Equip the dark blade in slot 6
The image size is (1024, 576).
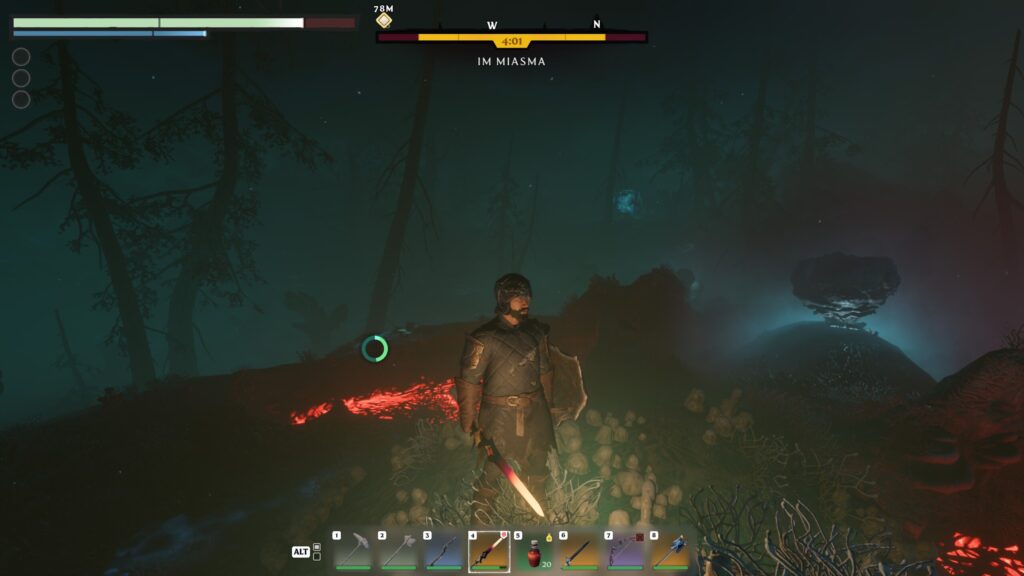[579, 551]
